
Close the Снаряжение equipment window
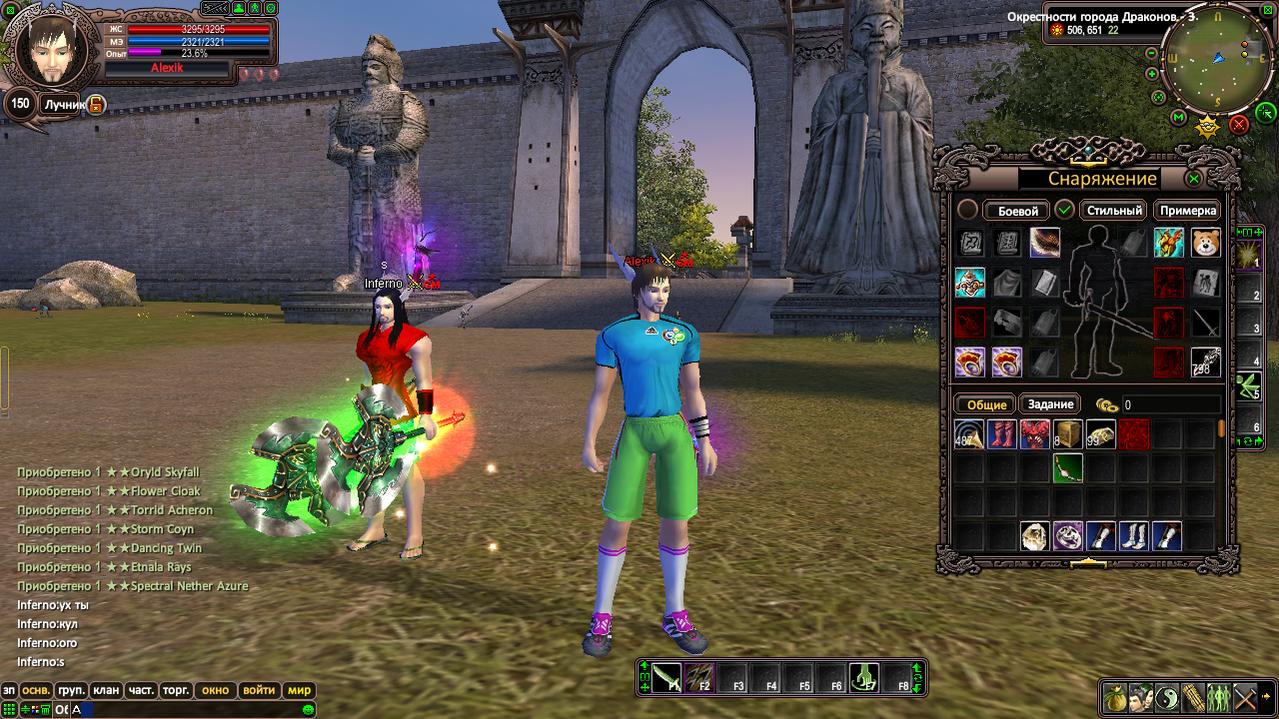pyautogui.click(x=1193, y=179)
